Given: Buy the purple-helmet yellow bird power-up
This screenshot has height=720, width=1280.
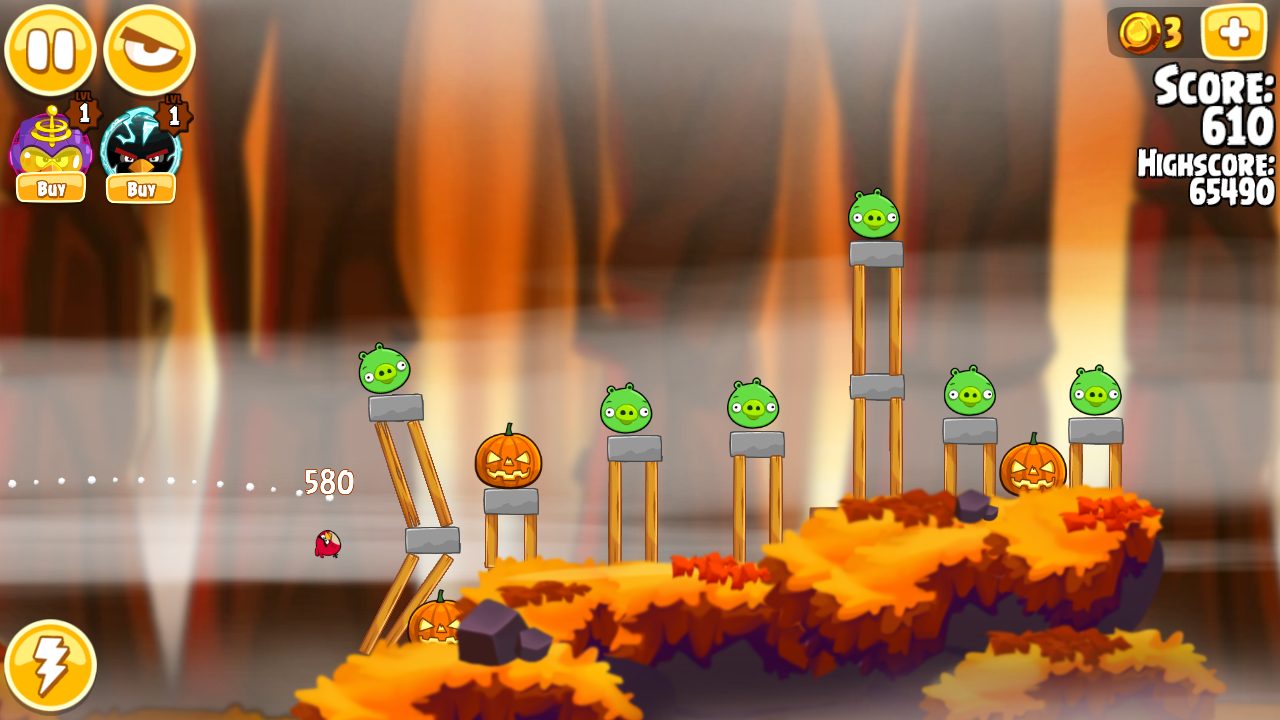Looking at the screenshot, I should click(51, 188).
